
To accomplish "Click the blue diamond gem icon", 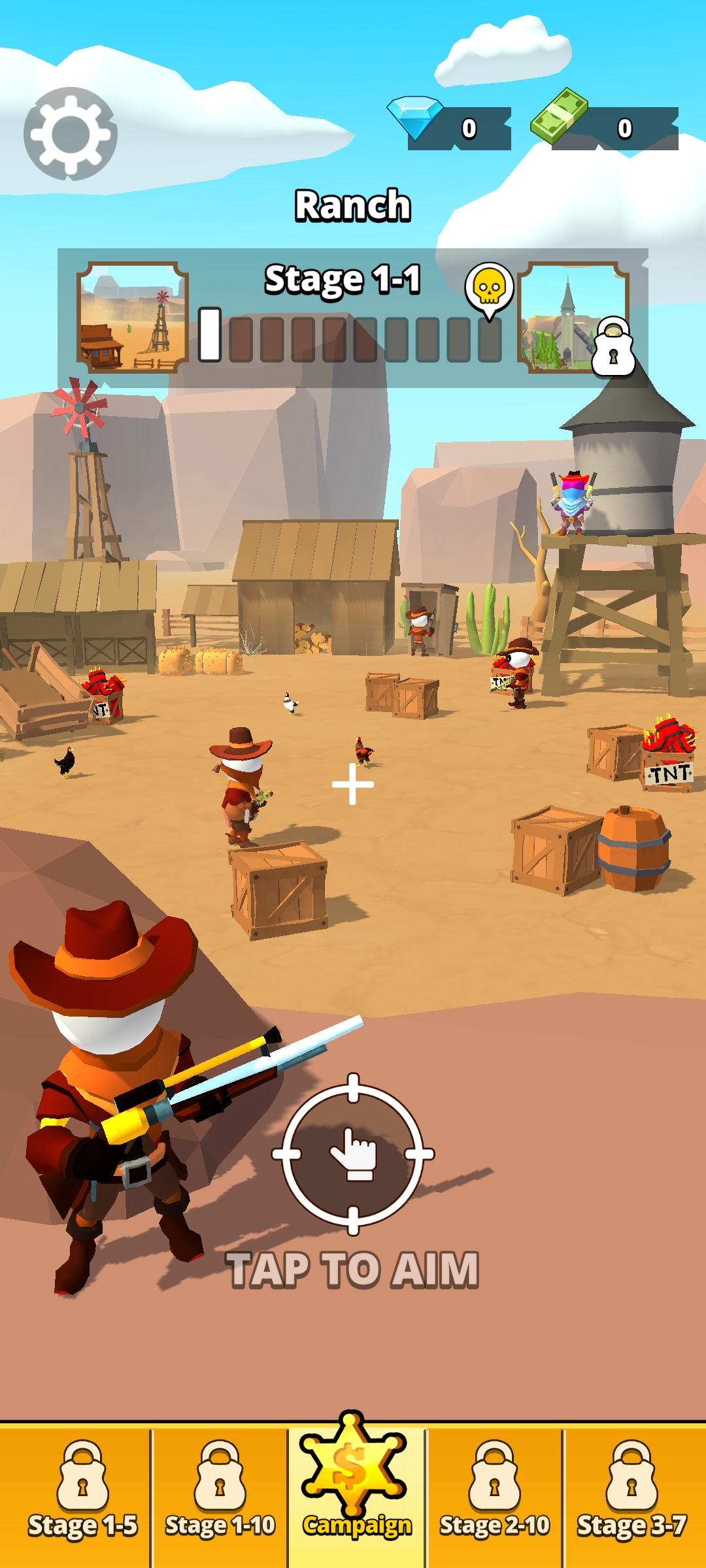I will tap(416, 117).
